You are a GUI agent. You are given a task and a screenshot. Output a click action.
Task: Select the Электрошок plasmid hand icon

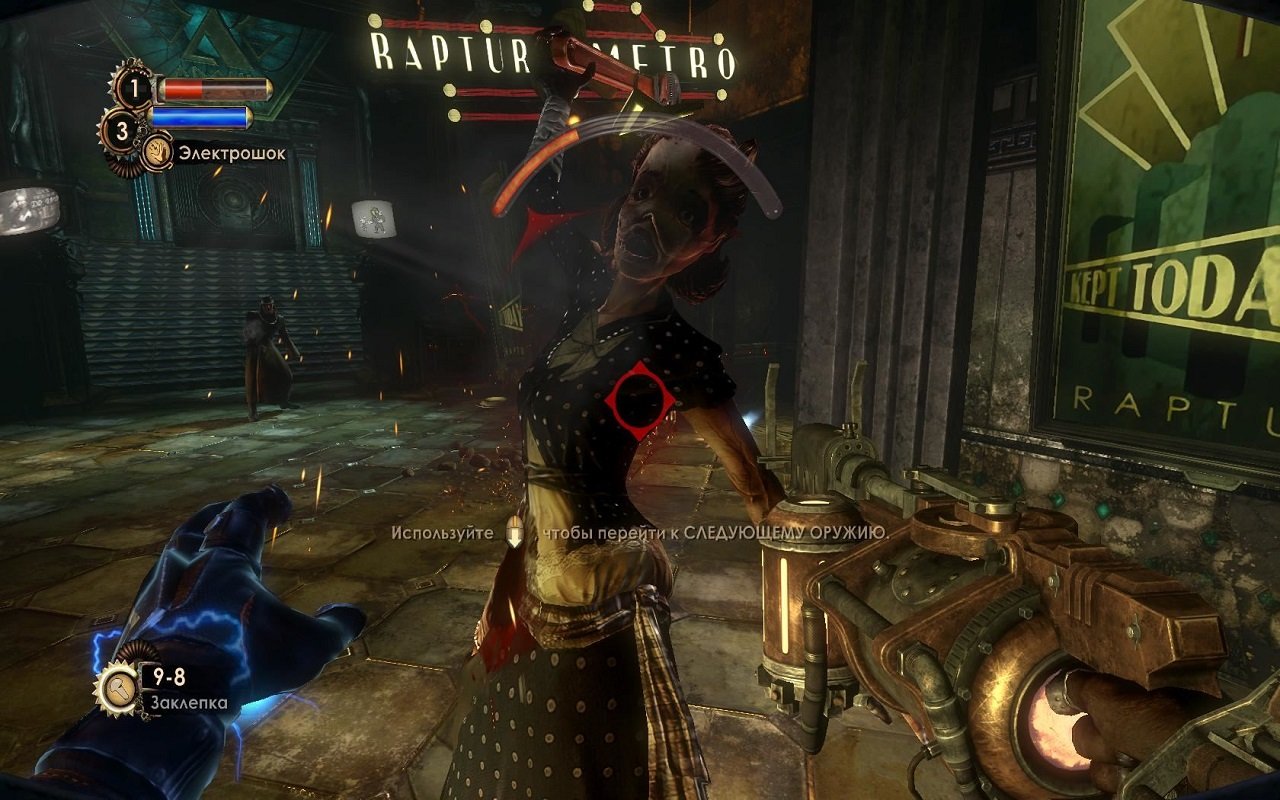(x=160, y=150)
